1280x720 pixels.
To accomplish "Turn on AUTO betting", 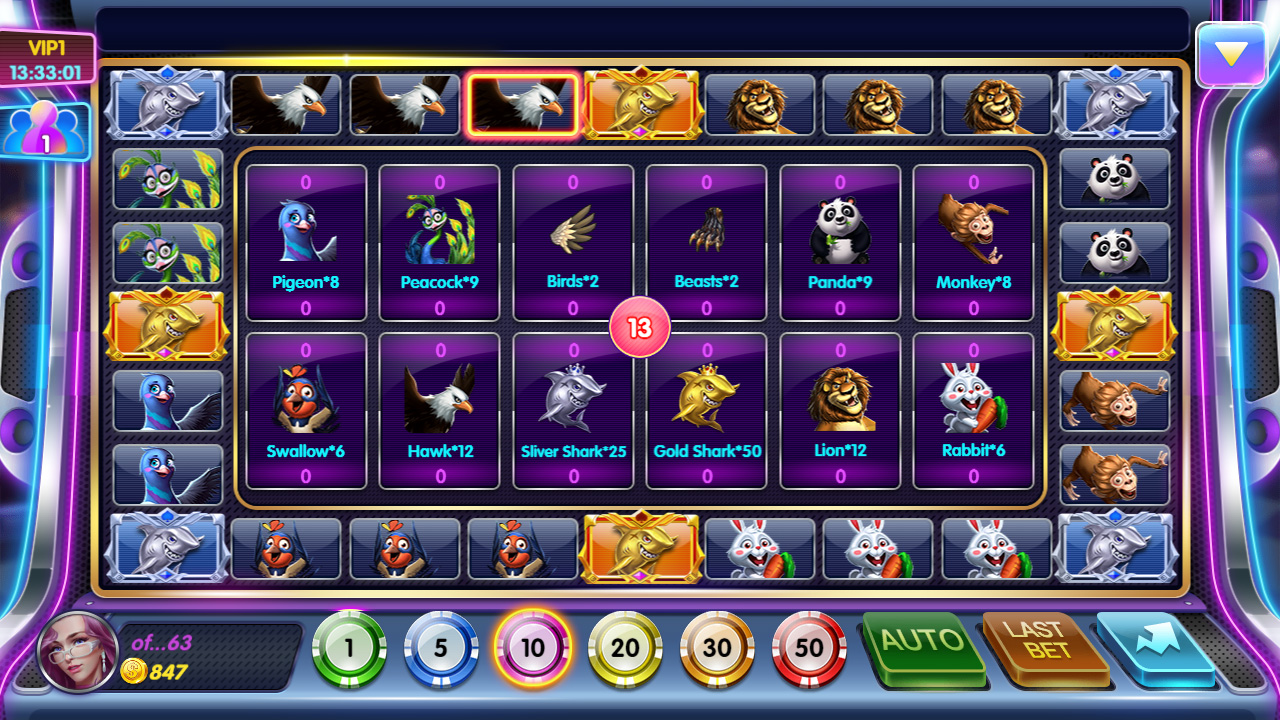I will tap(923, 644).
